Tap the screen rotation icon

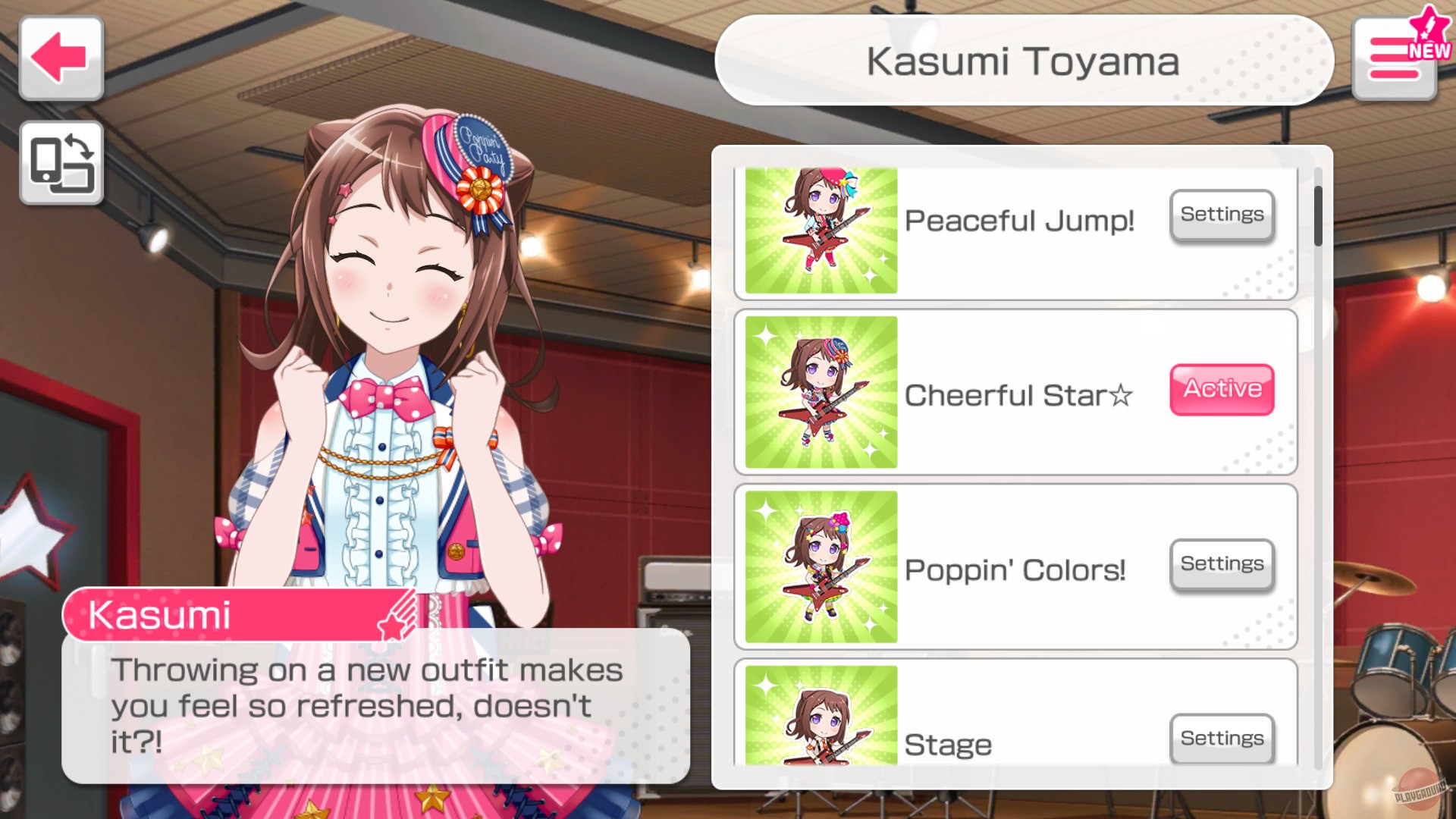(61, 163)
